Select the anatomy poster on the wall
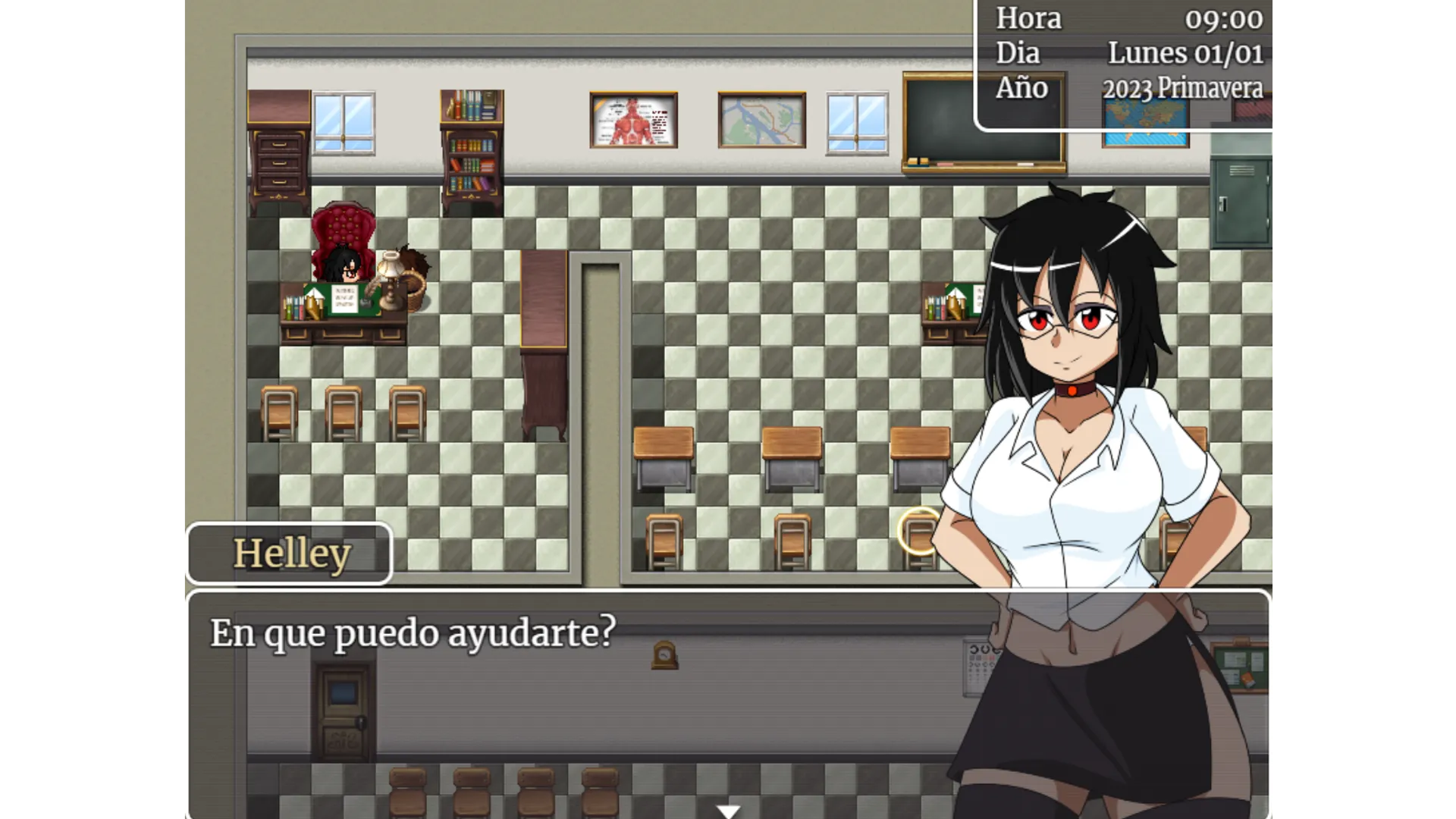Viewport: 1456px width, 819px height. pyautogui.click(x=633, y=120)
